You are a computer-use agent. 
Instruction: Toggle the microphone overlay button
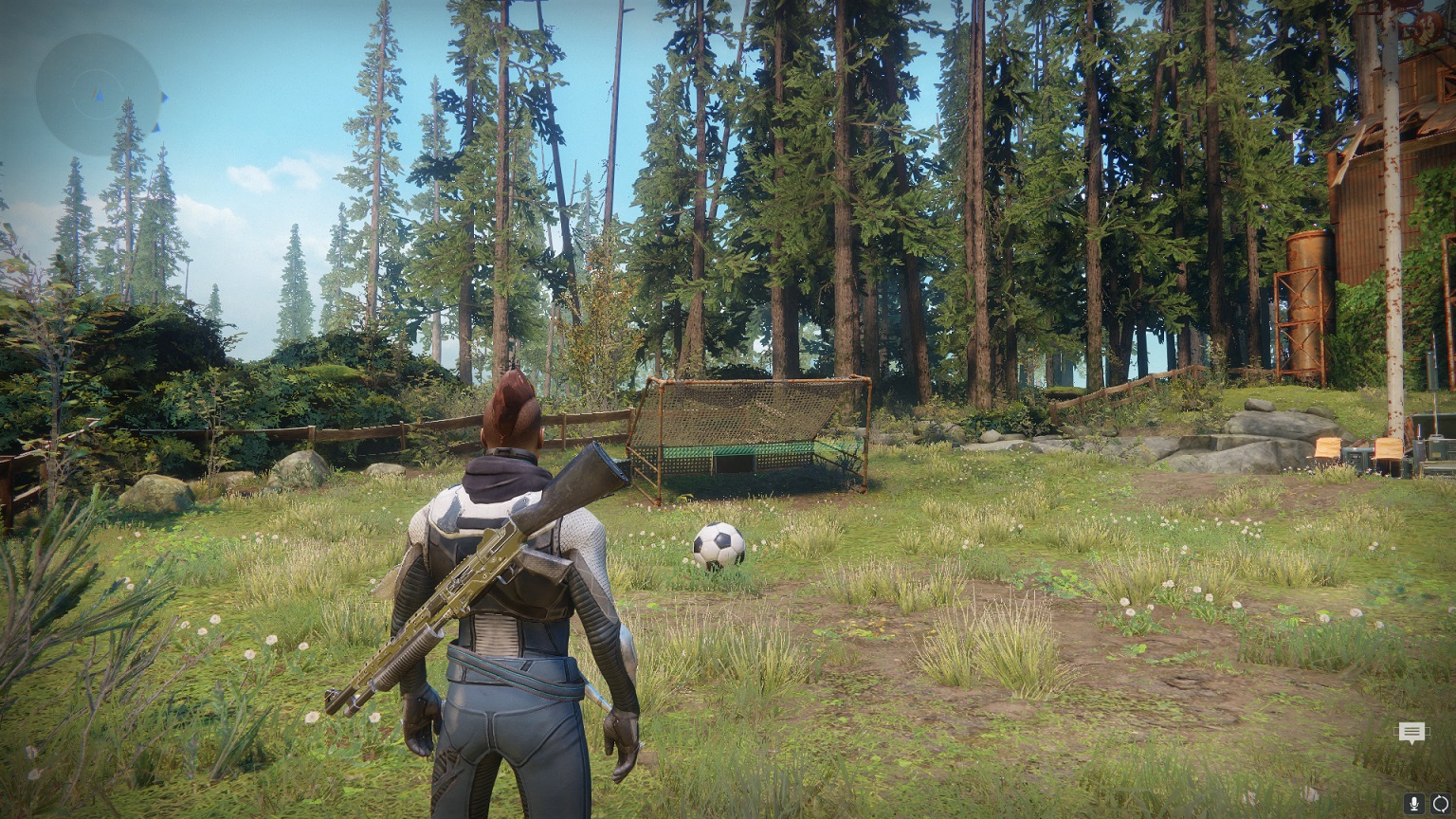coord(1414,804)
